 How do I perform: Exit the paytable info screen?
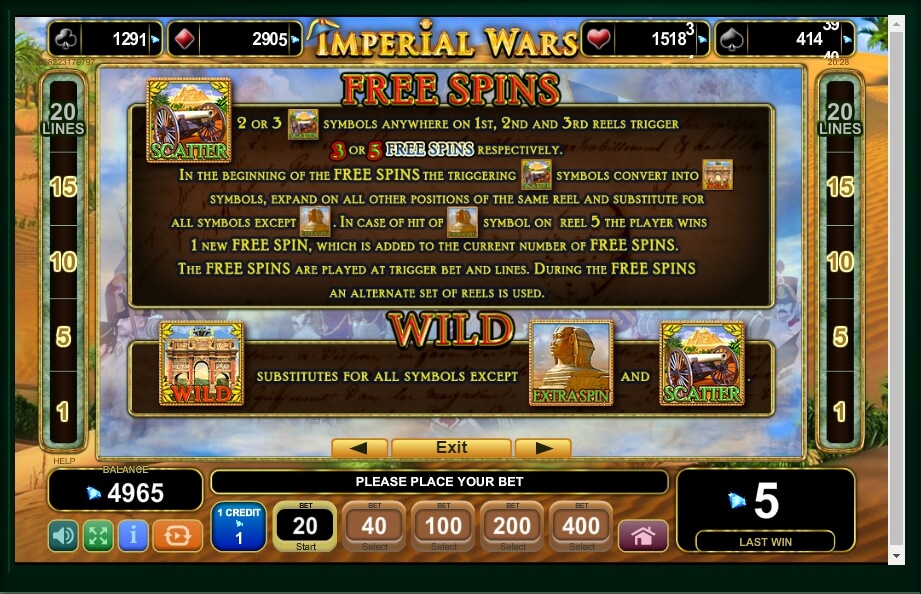[x=451, y=448]
